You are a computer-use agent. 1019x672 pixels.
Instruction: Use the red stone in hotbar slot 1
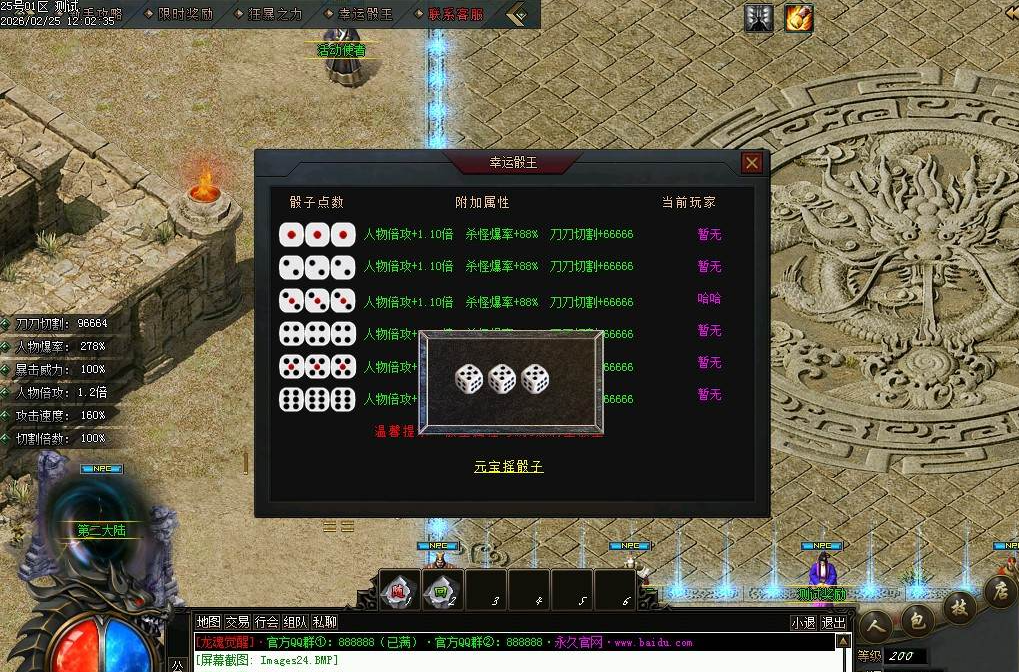tap(398, 590)
